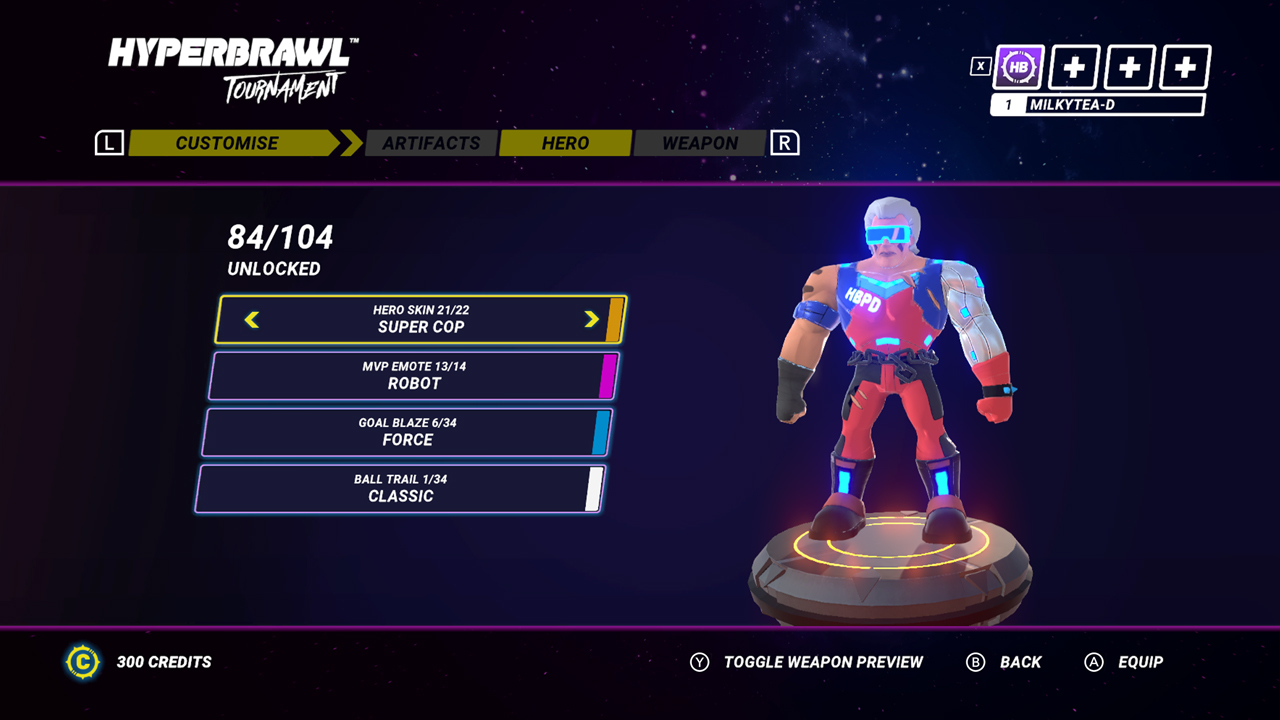Click the yellow C credits coin icon
The height and width of the screenshot is (720, 1280).
click(84, 662)
